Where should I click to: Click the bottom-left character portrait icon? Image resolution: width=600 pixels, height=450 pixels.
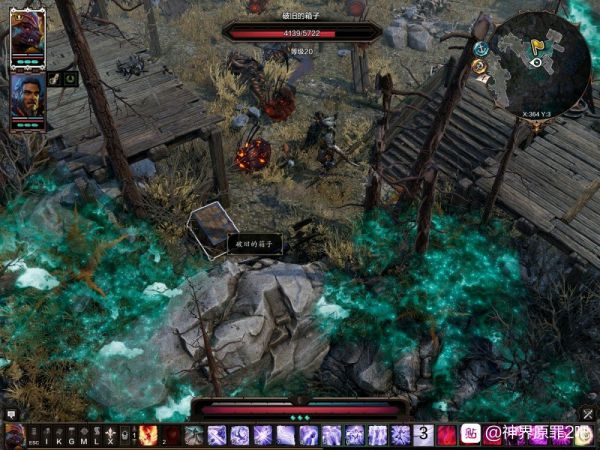14,435
